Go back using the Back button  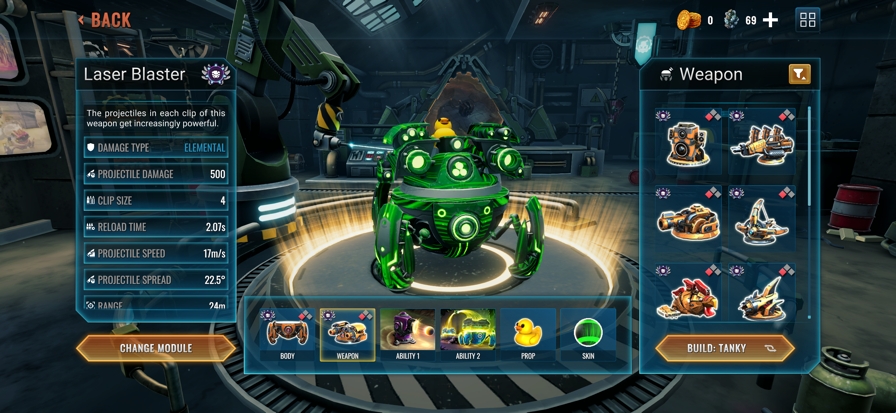(x=105, y=19)
